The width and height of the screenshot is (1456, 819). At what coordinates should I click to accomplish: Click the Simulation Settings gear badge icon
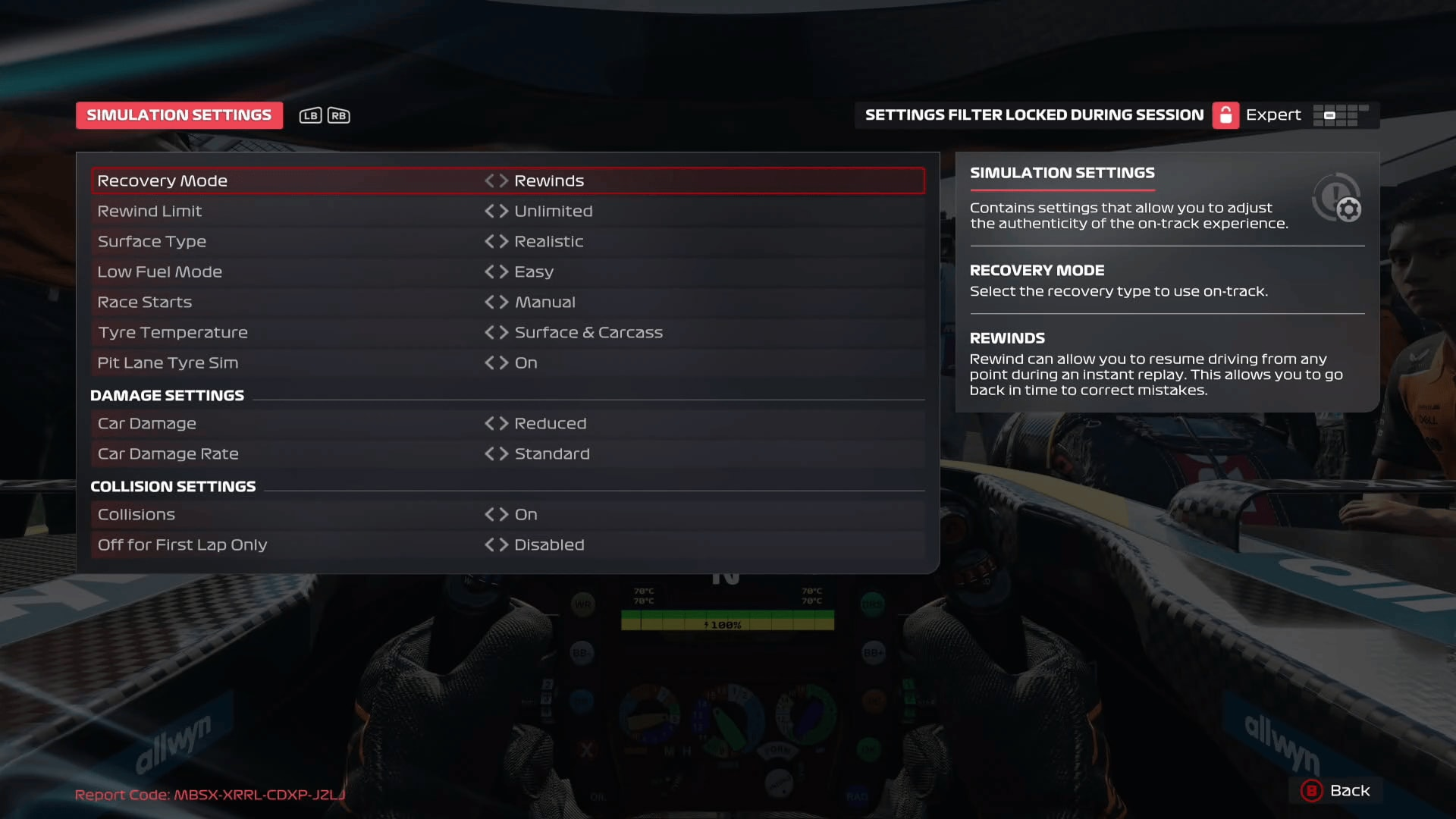[1337, 197]
